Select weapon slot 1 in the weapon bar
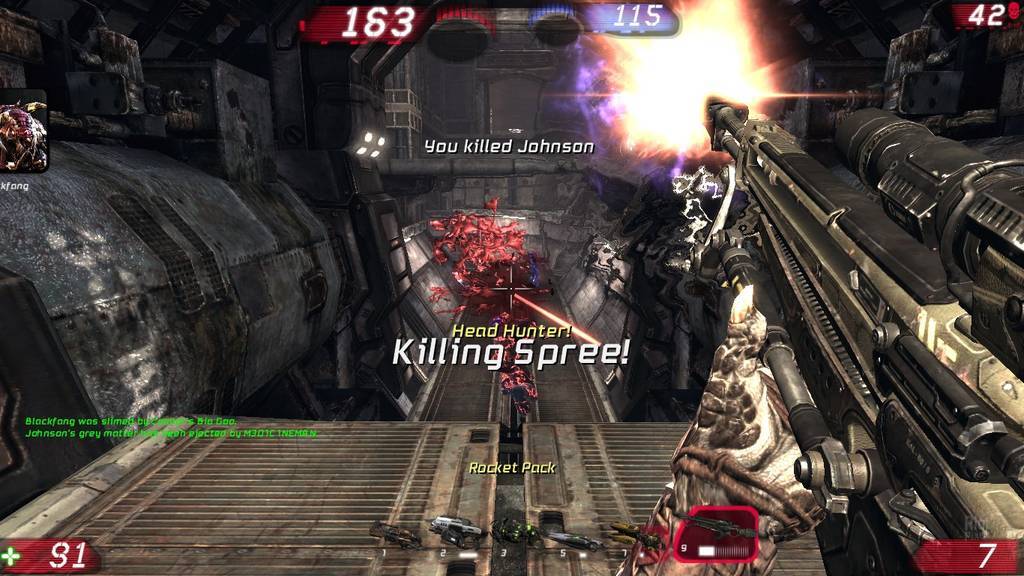This screenshot has height=576, width=1024. point(395,536)
